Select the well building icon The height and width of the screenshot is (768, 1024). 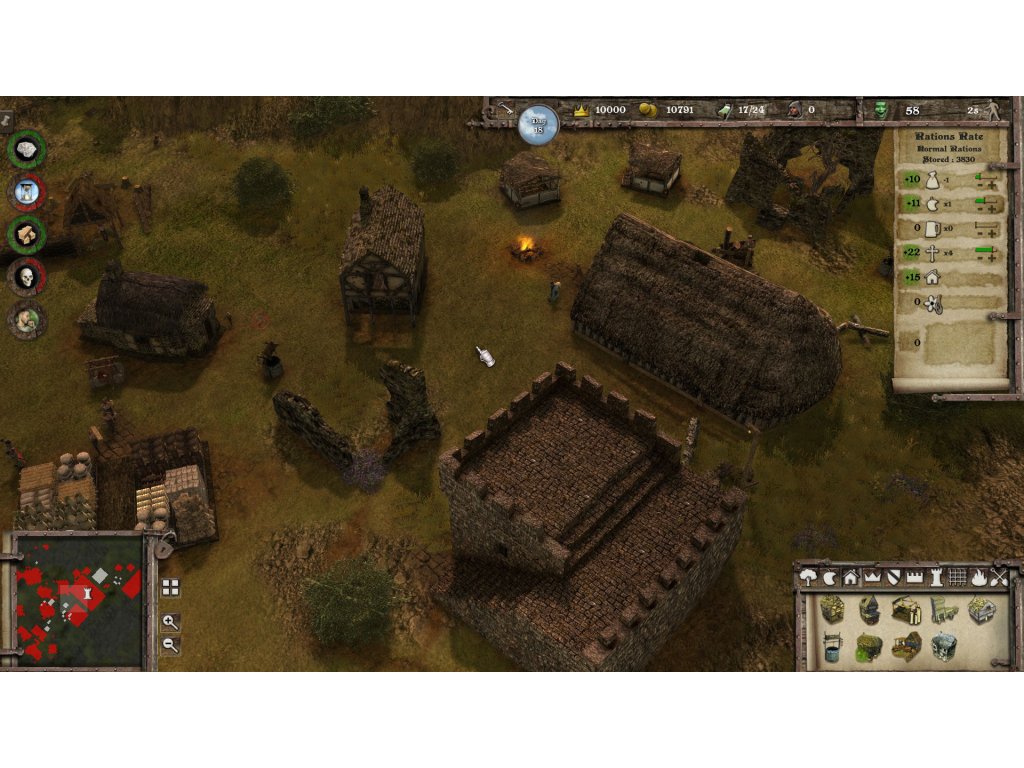click(x=831, y=647)
